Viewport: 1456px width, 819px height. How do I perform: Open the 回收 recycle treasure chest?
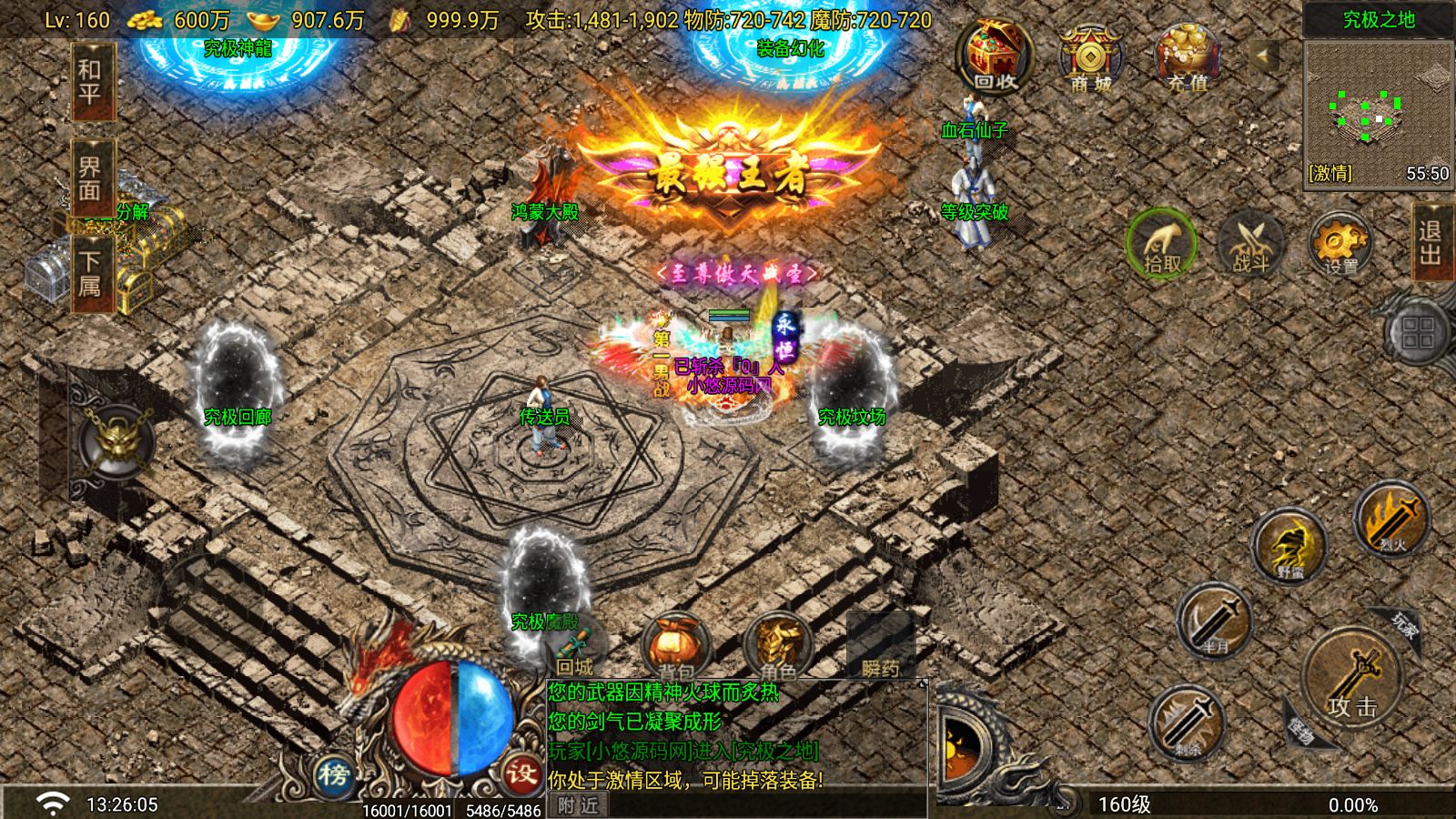[994, 56]
